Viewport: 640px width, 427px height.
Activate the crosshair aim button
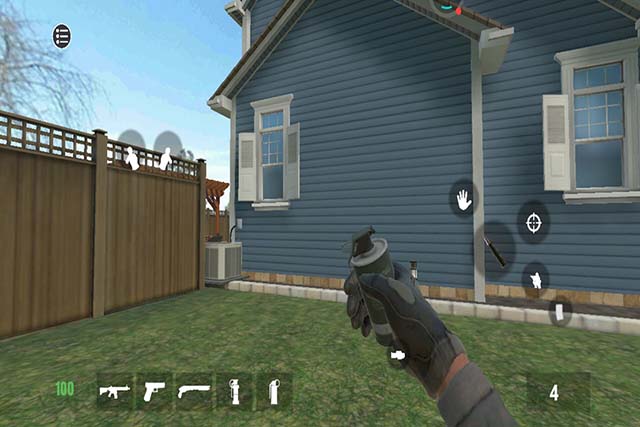coord(533,222)
